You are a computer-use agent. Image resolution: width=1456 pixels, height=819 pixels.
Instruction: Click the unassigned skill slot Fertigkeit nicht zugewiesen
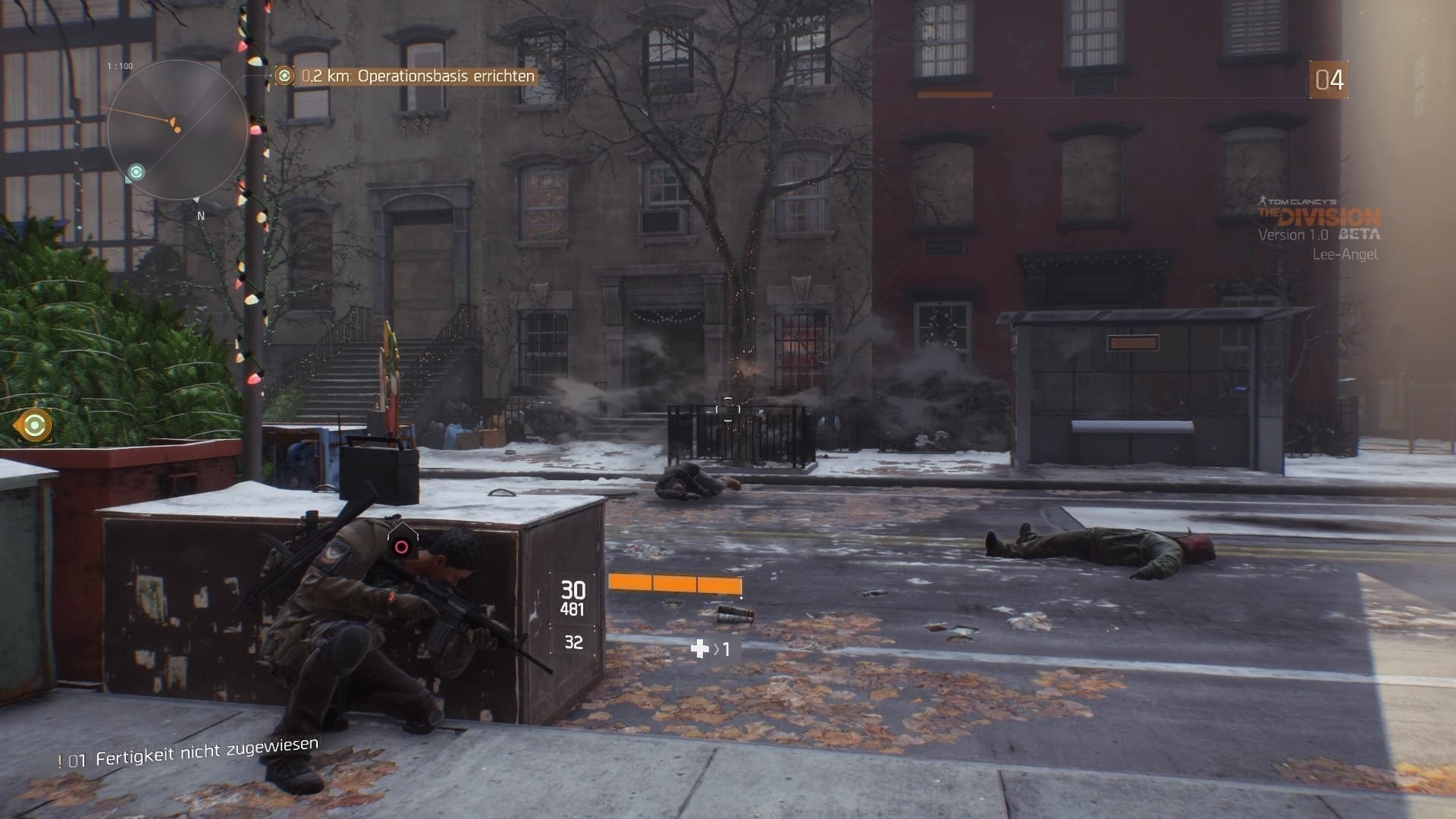pyautogui.click(x=190, y=752)
